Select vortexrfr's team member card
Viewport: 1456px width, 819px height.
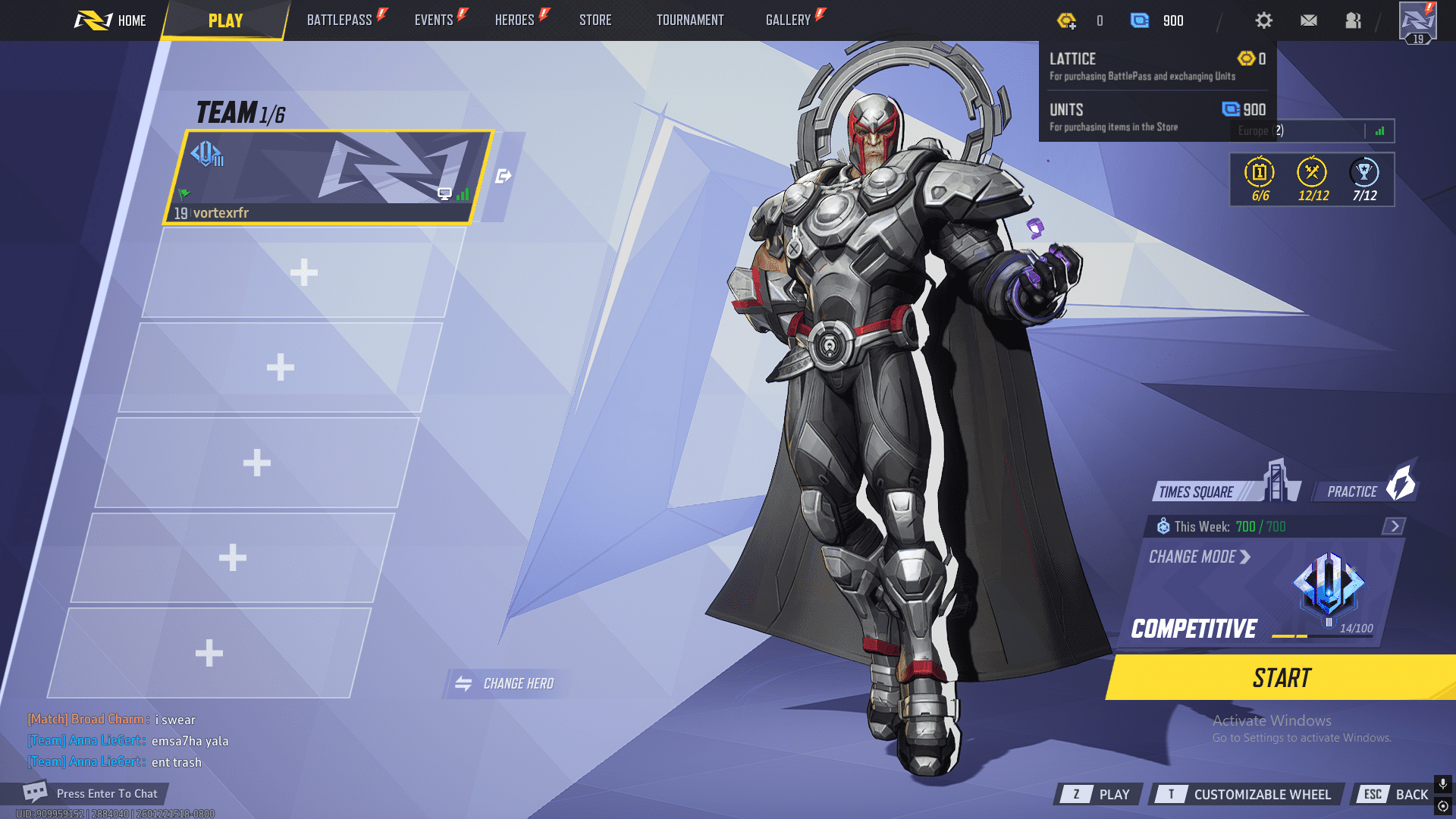pyautogui.click(x=328, y=177)
